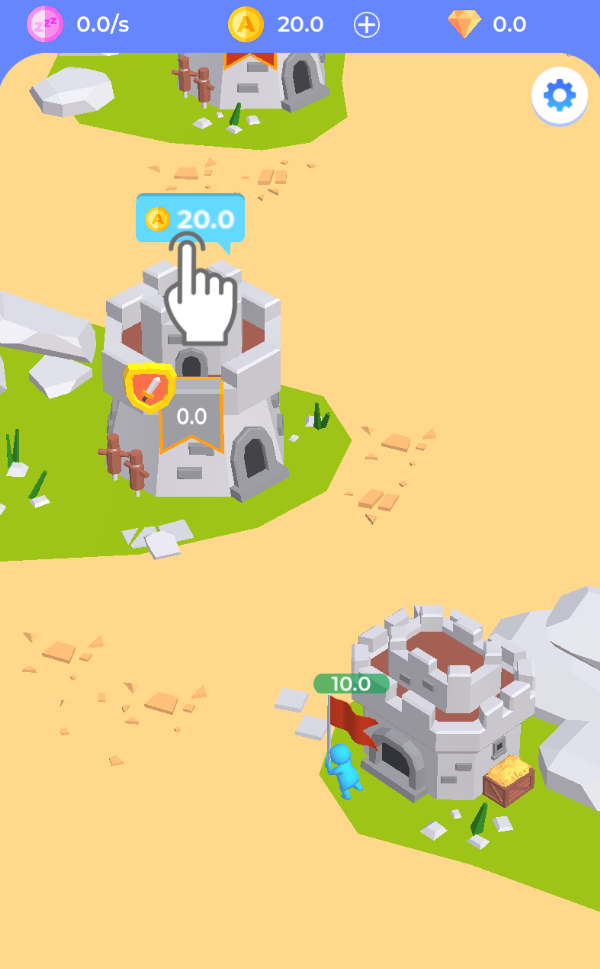This screenshot has width=600, height=969.
Task: Select the sword shield badge on tower
Action: [150, 387]
